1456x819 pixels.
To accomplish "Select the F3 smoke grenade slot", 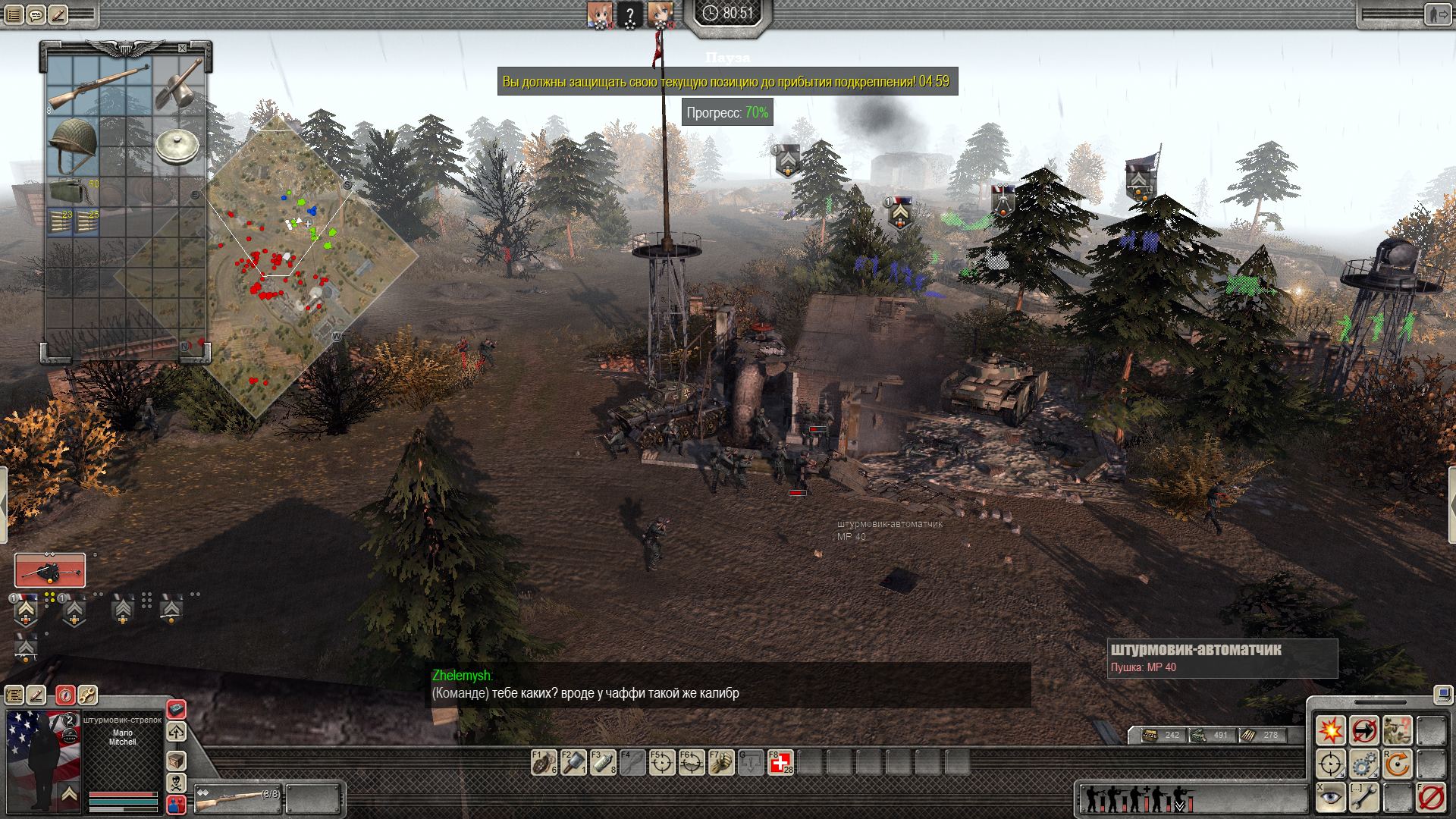I will point(603,762).
